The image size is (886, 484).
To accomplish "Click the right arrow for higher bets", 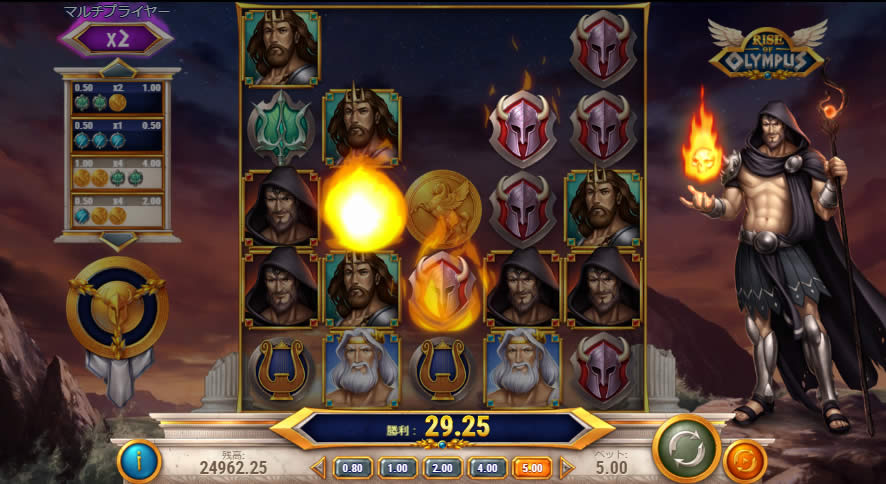I will coord(566,467).
